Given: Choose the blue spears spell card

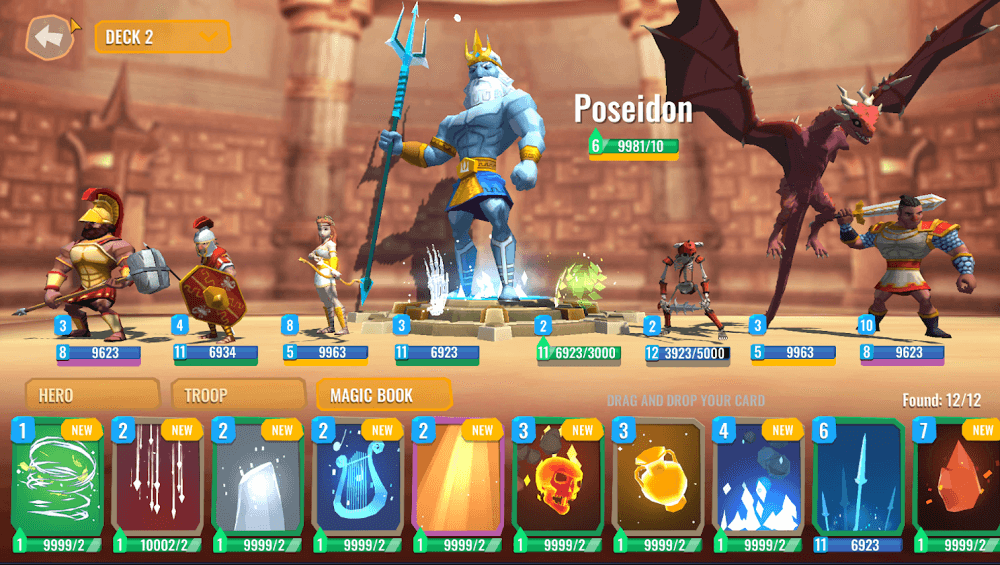Looking at the screenshot, I should pyautogui.click(x=857, y=485).
